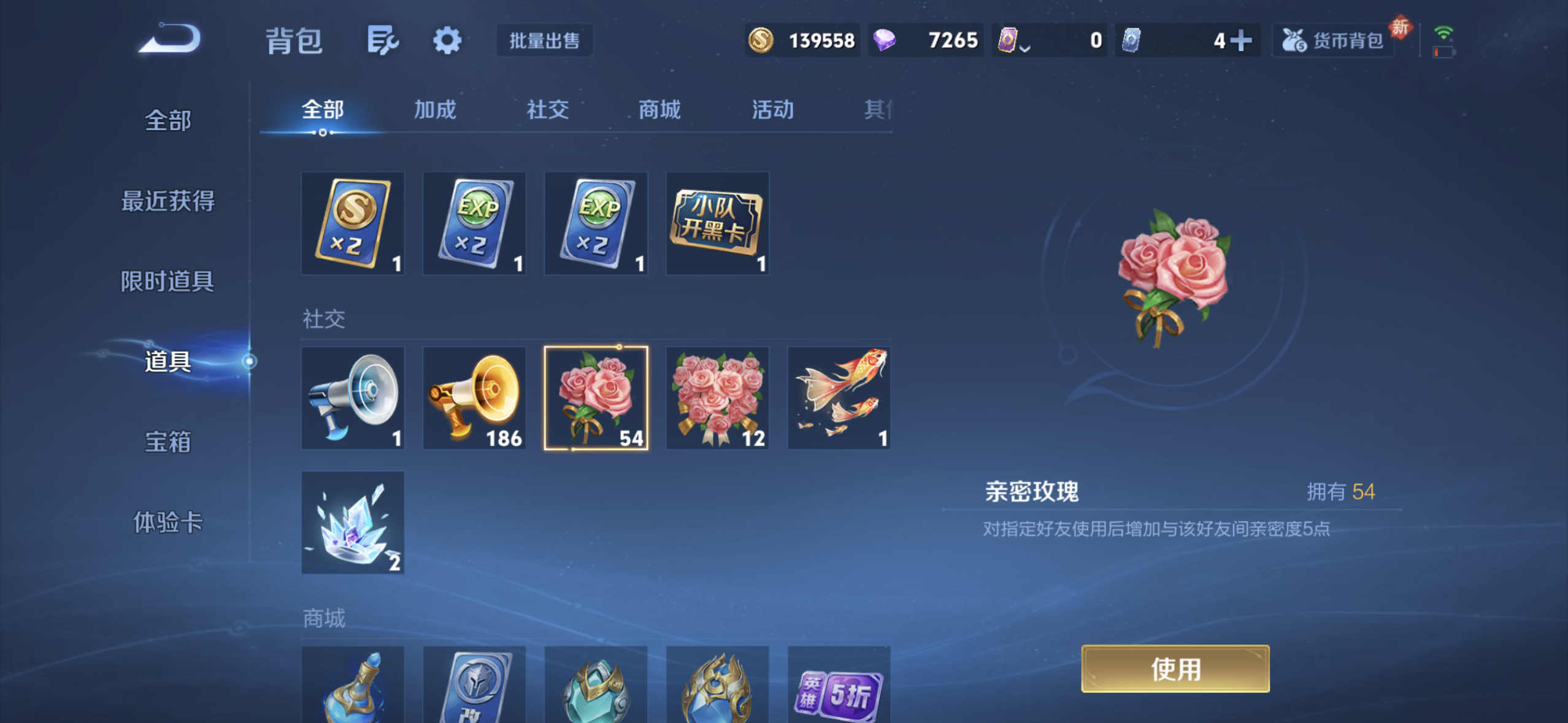Select the gold coin double card

pyautogui.click(x=353, y=223)
